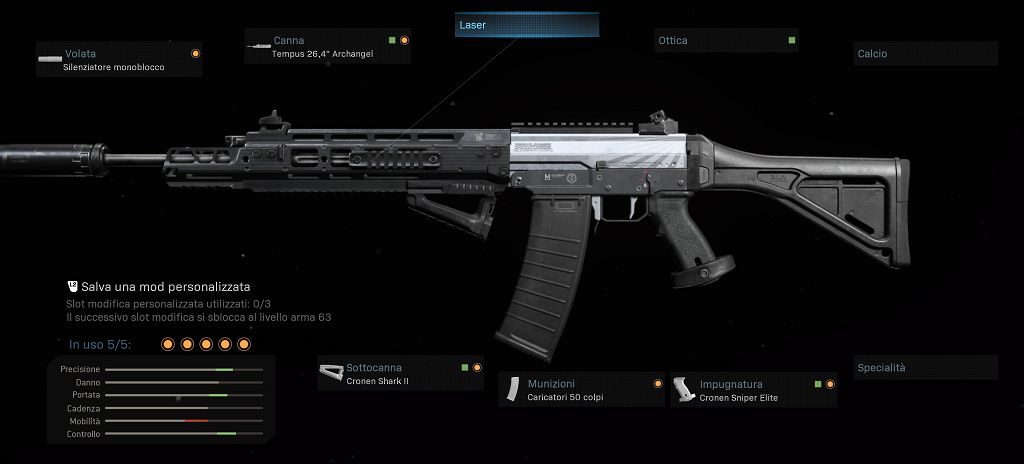1024x464 pixels.
Task: Choose the highlighted Laser slot
Action: click(527, 25)
